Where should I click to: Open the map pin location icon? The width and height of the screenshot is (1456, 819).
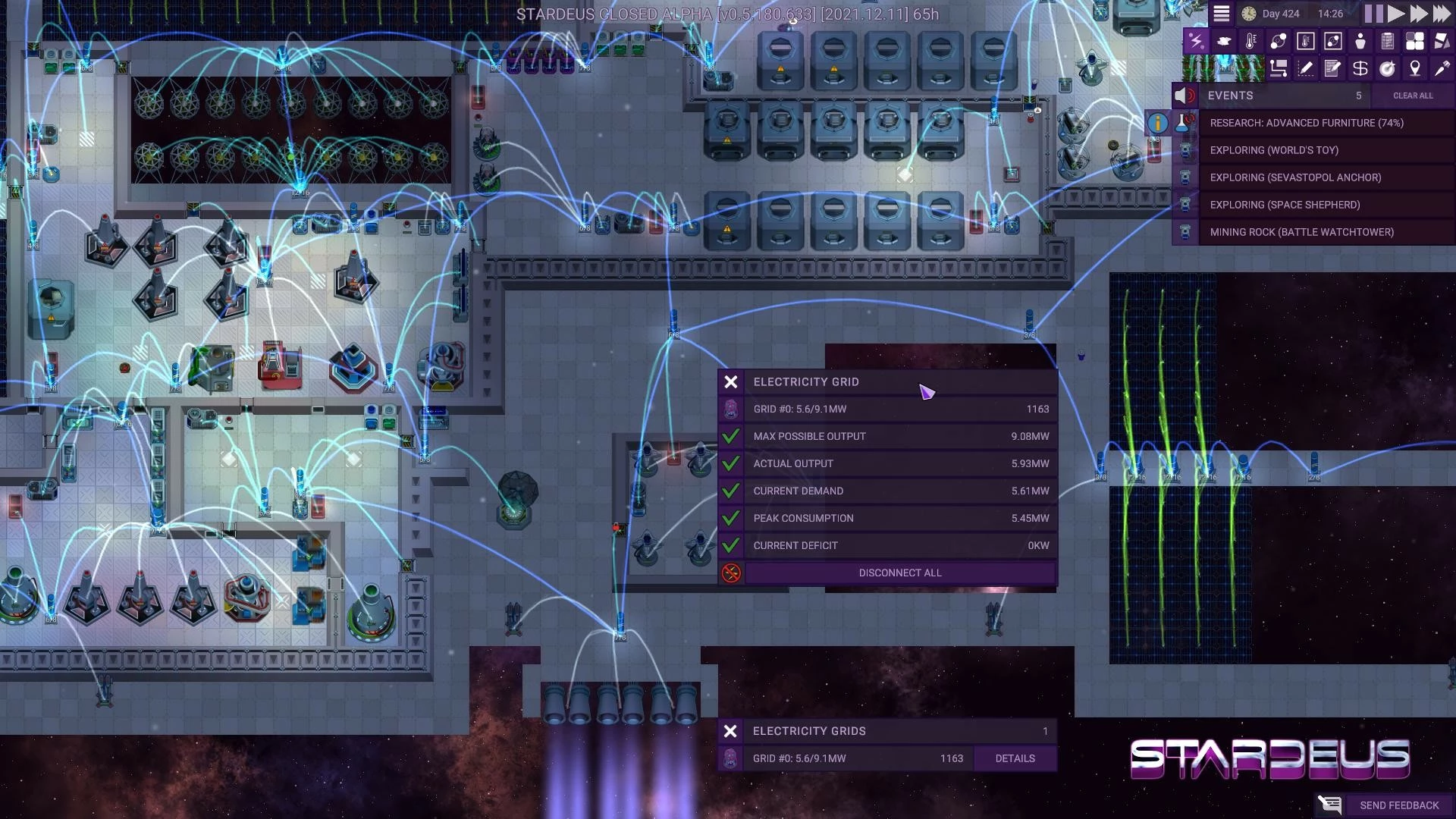(1415, 69)
